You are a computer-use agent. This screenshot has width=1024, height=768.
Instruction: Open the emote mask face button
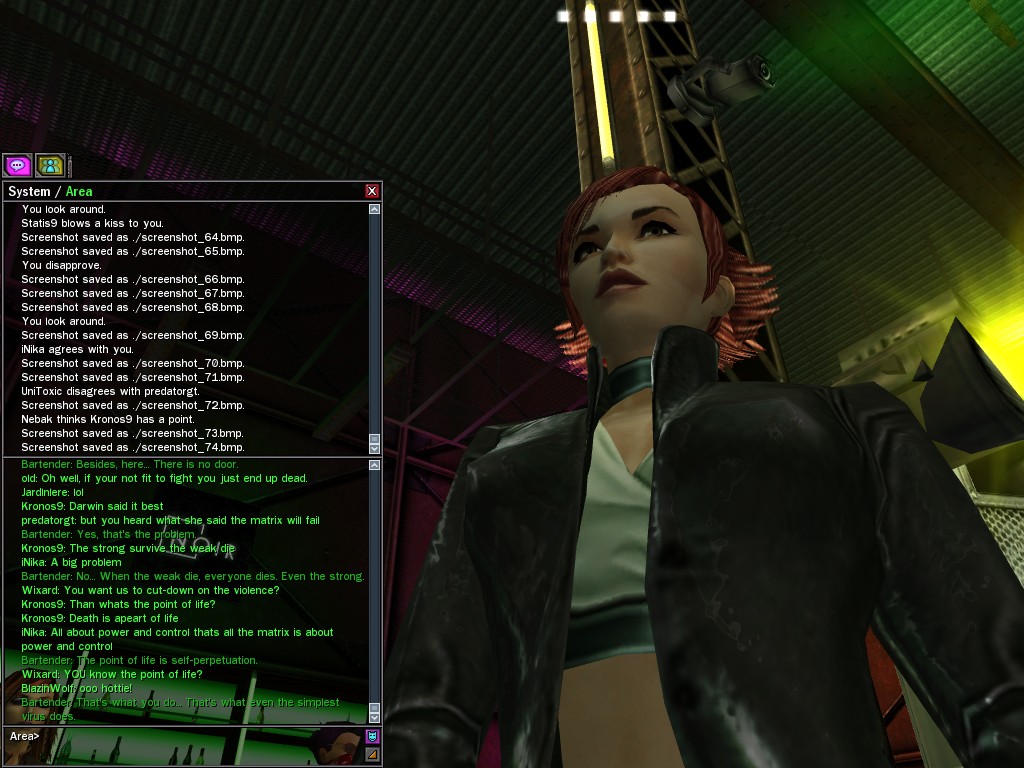[372, 736]
